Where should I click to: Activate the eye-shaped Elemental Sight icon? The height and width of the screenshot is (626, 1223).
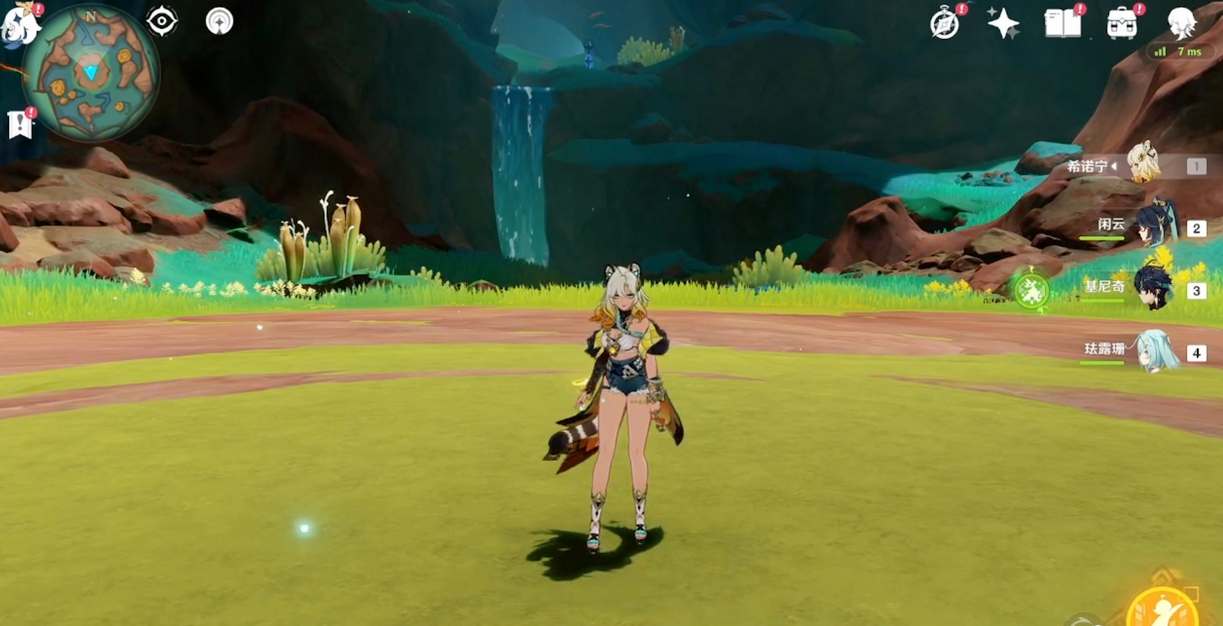click(161, 21)
